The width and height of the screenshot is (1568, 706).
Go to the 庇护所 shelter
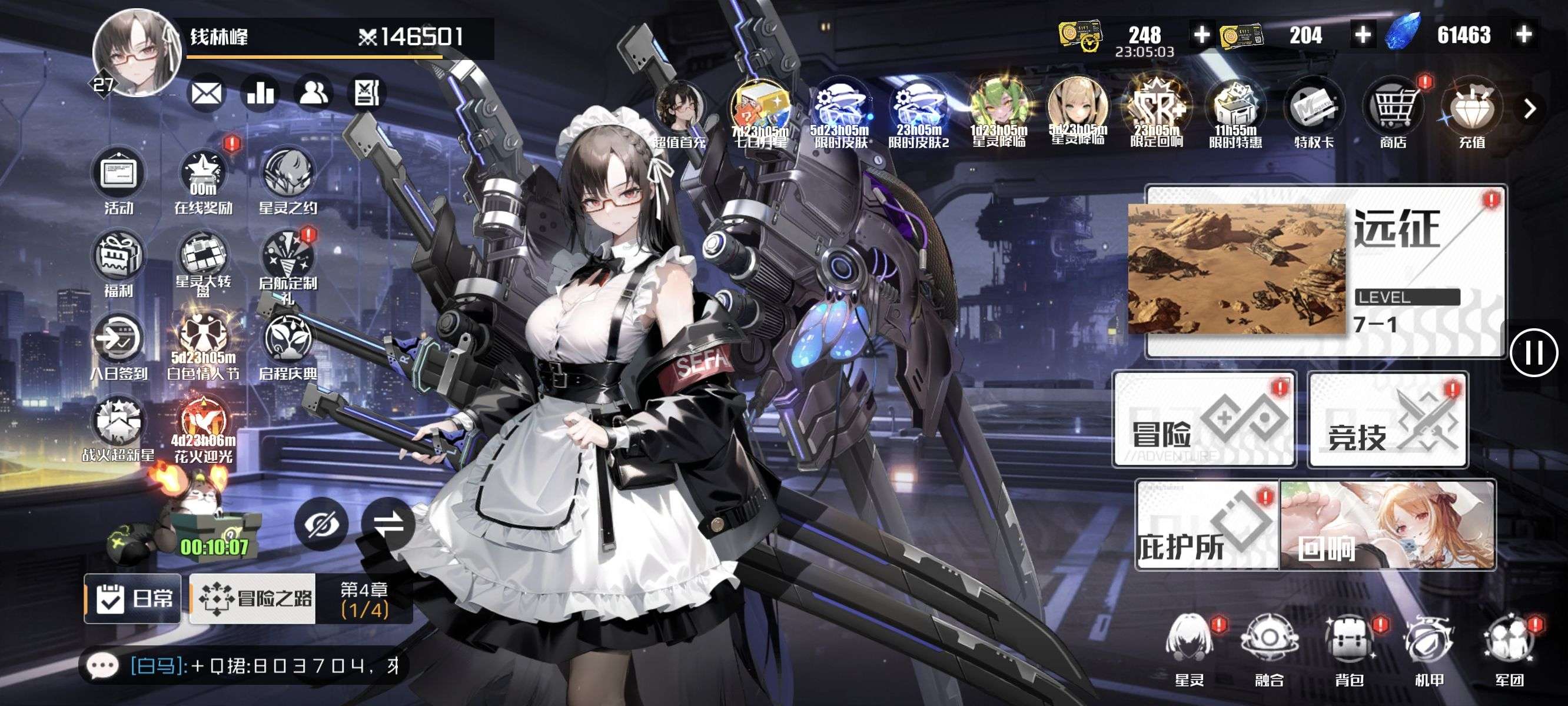(1207, 525)
